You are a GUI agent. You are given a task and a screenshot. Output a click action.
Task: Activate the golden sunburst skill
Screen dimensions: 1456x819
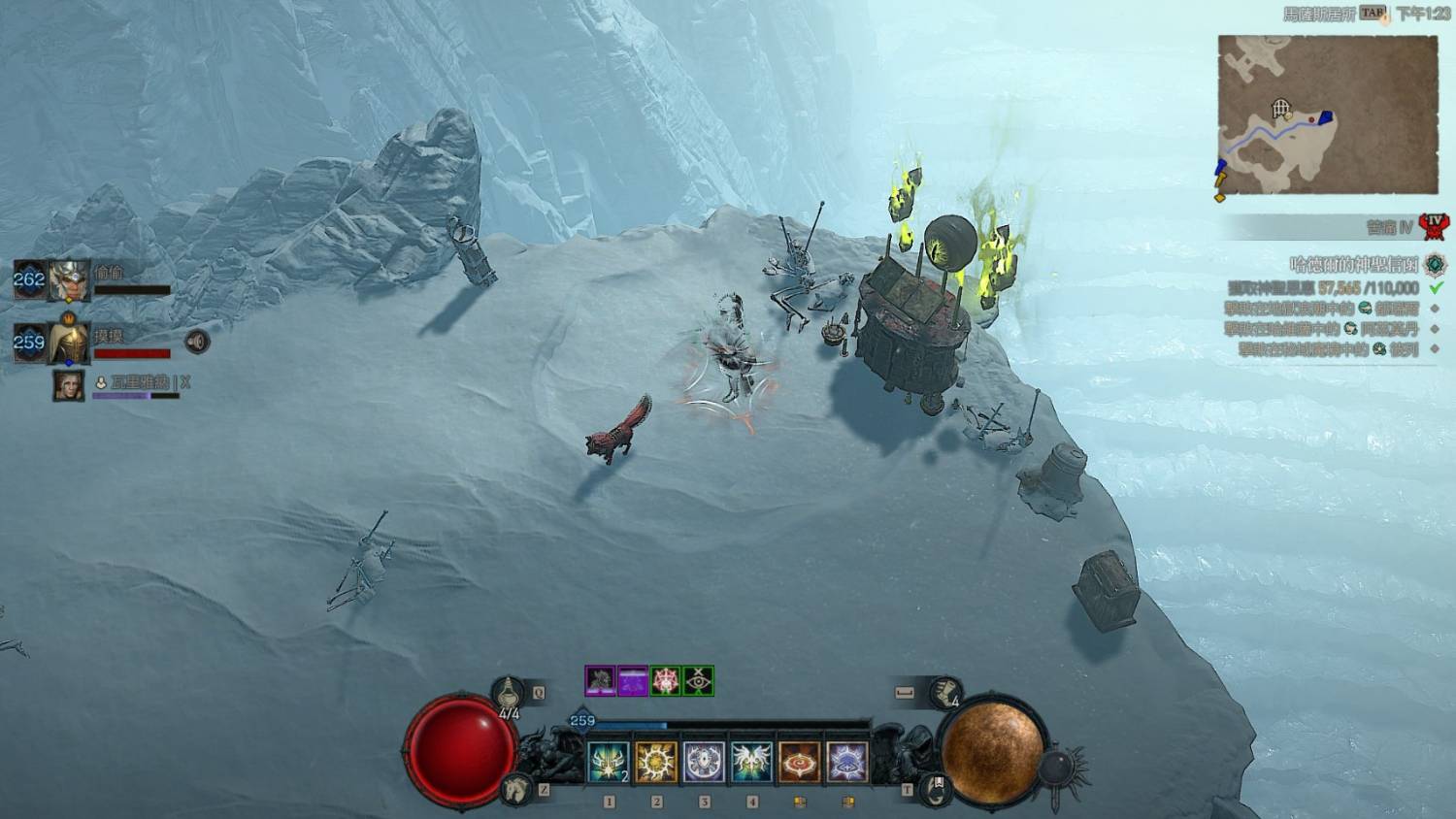click(x=656, y=763)
